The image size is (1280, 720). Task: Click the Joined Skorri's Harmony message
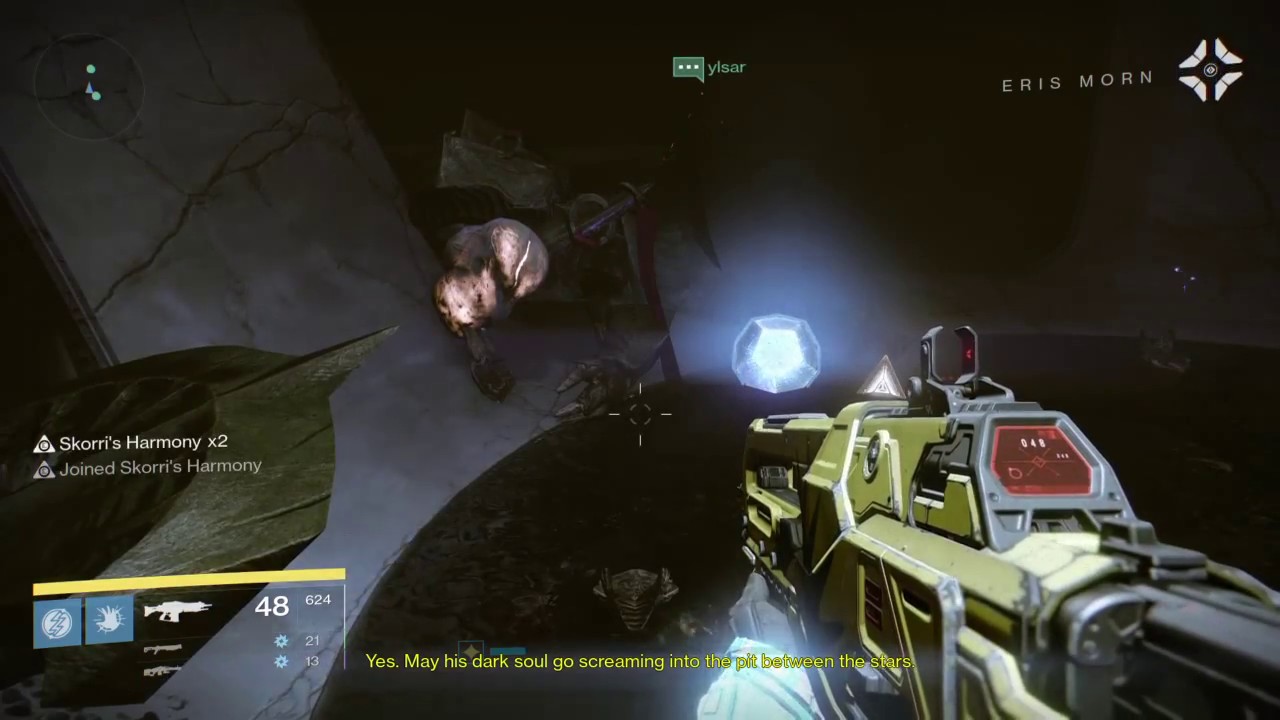coord(158,467)
